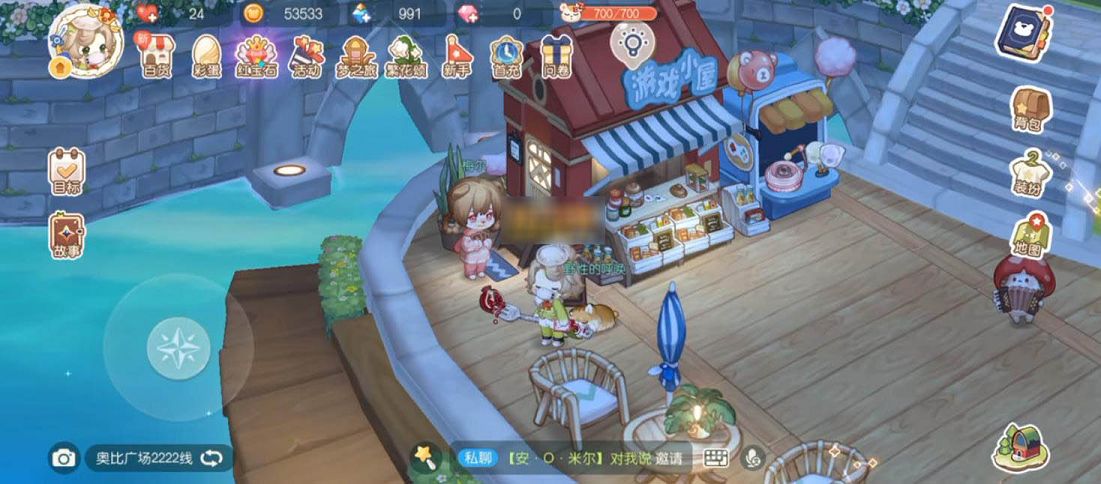Open the 背包 backpack
Image resolution: width=1101 pixels, height=484 pixels.
point(1030,109)
